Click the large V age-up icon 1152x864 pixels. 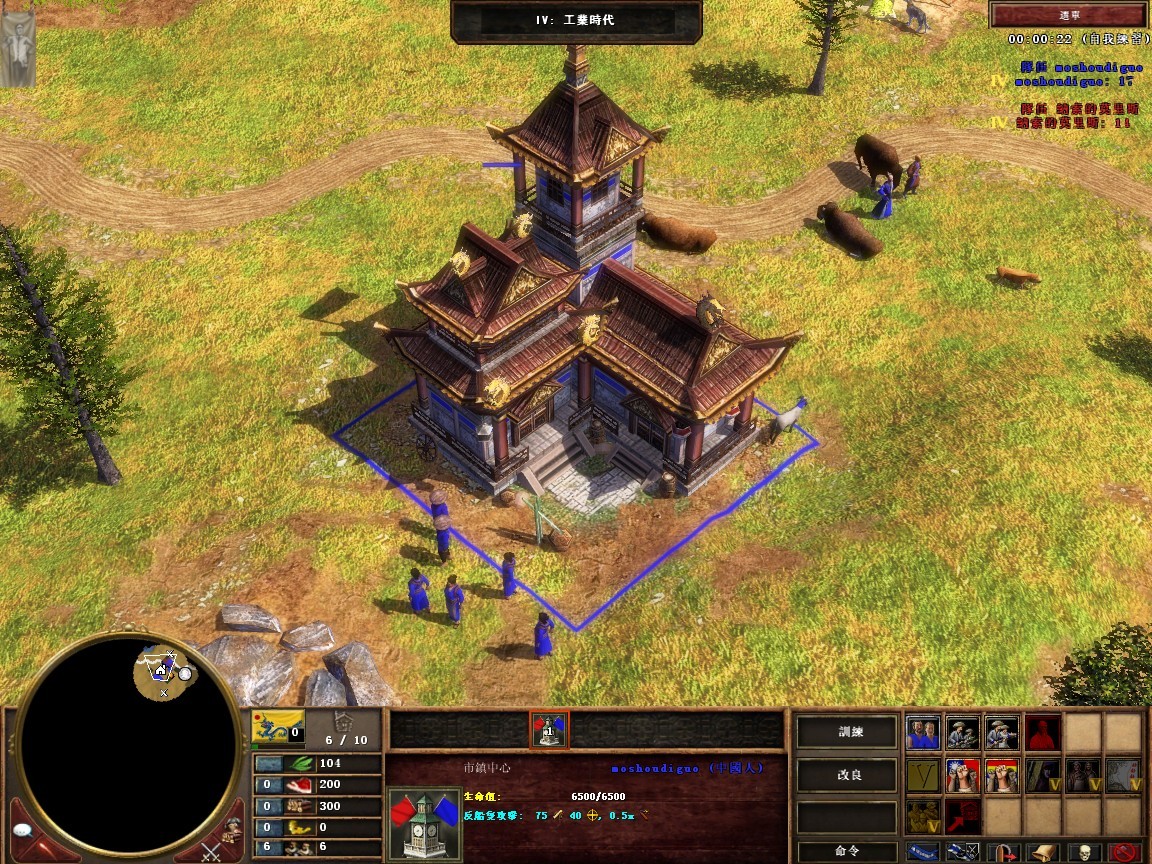(922, 775)
